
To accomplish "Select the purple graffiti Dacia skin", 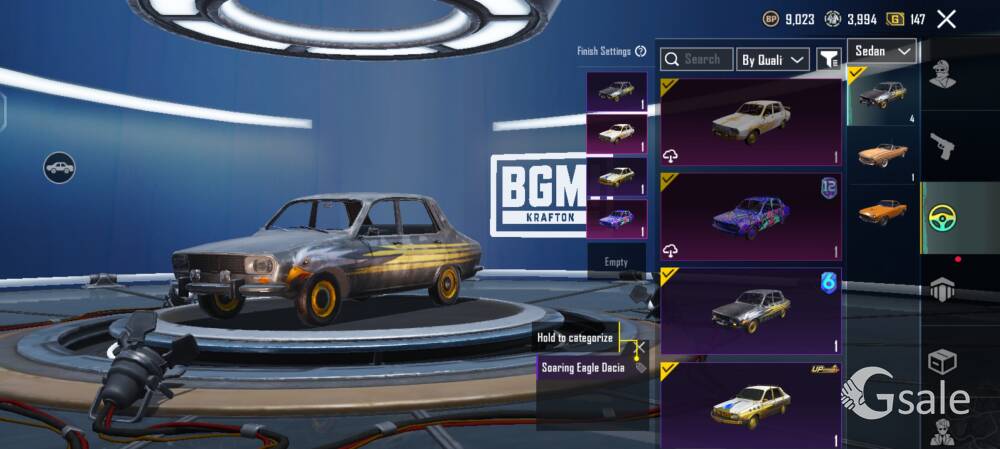I will (750, 218).
